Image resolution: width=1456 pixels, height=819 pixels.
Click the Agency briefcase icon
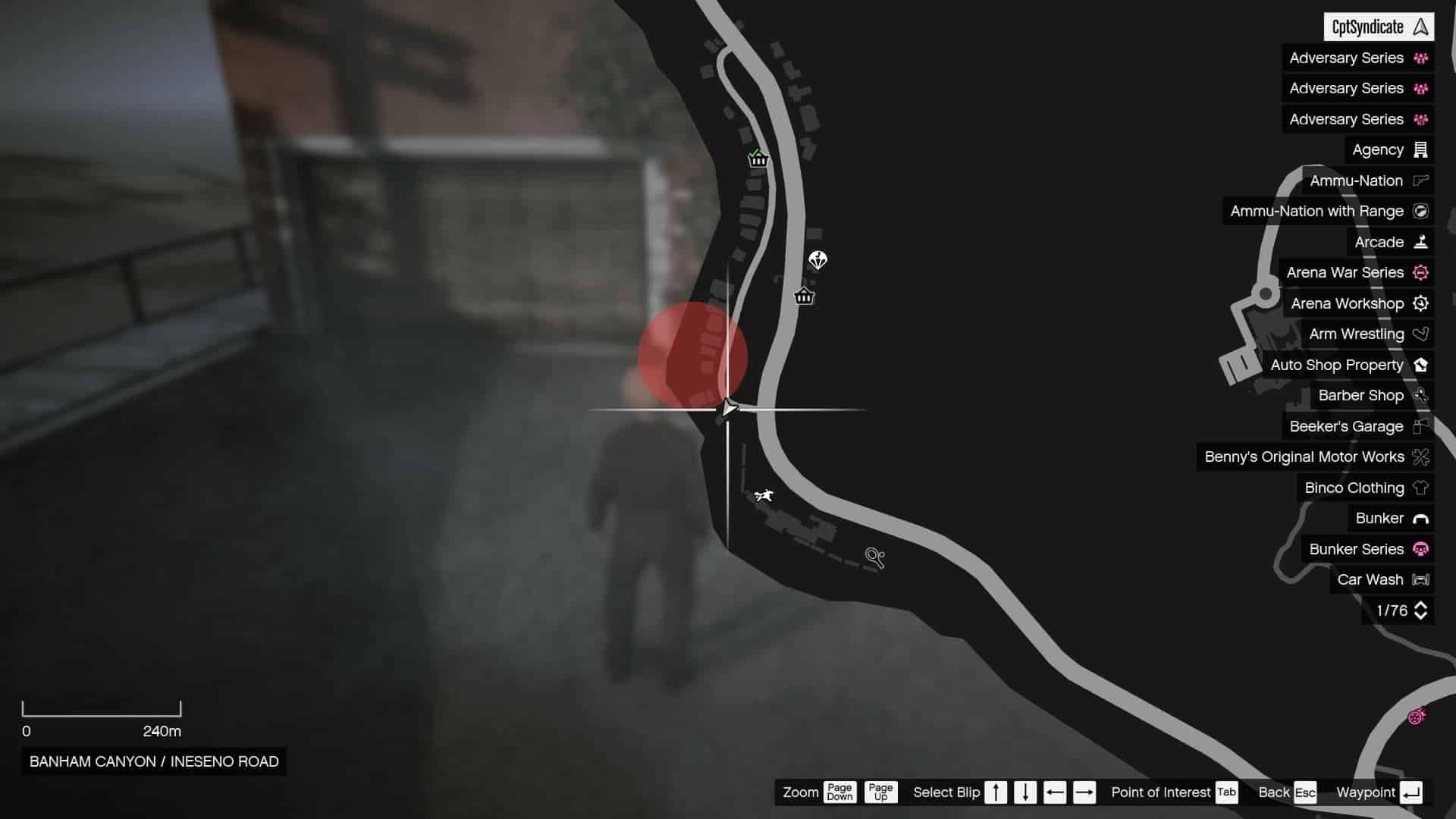click(1421, 149)
